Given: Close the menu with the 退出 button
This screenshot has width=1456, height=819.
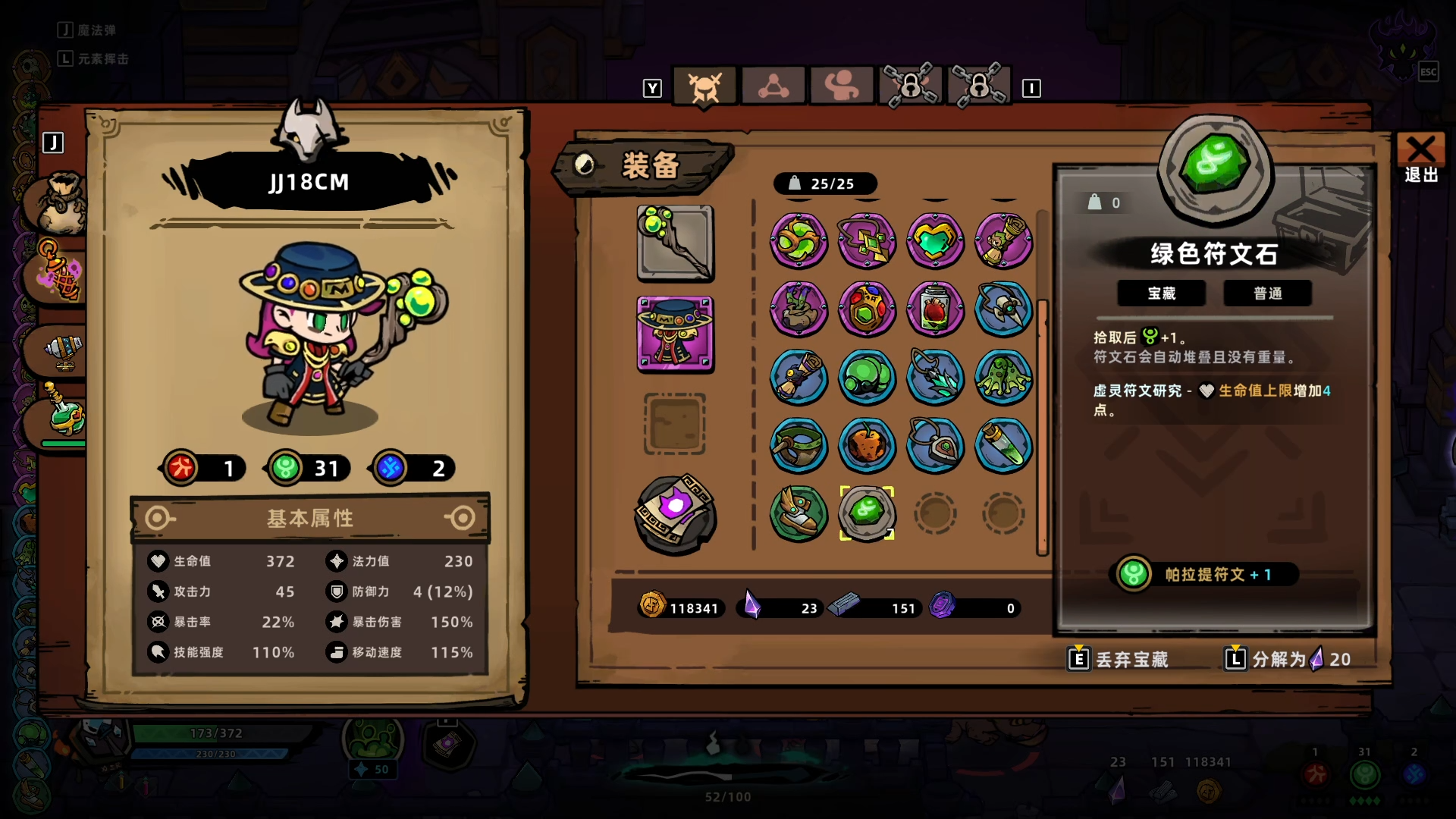Looking at the screenshot, I should tap(1420, 158).
